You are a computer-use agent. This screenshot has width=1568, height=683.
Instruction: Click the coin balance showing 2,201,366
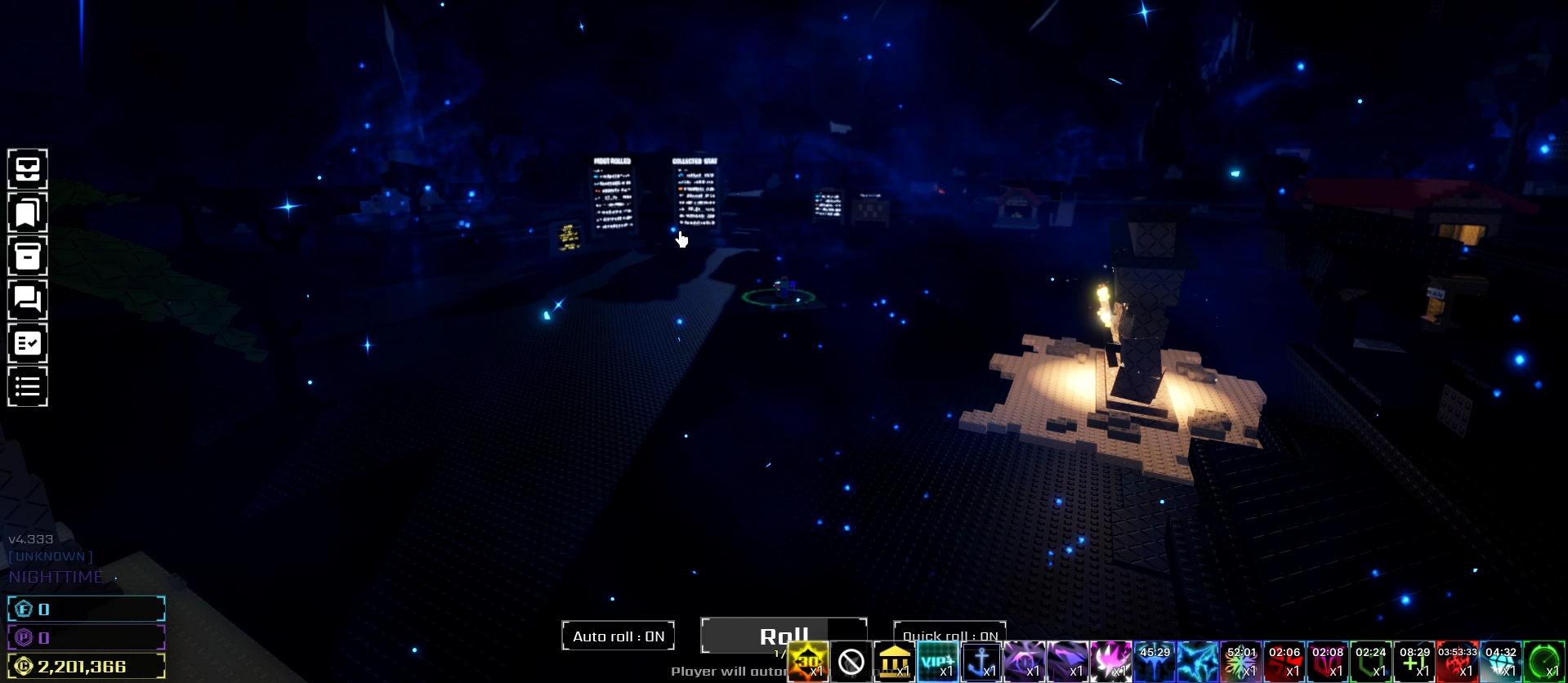point(86,665)
